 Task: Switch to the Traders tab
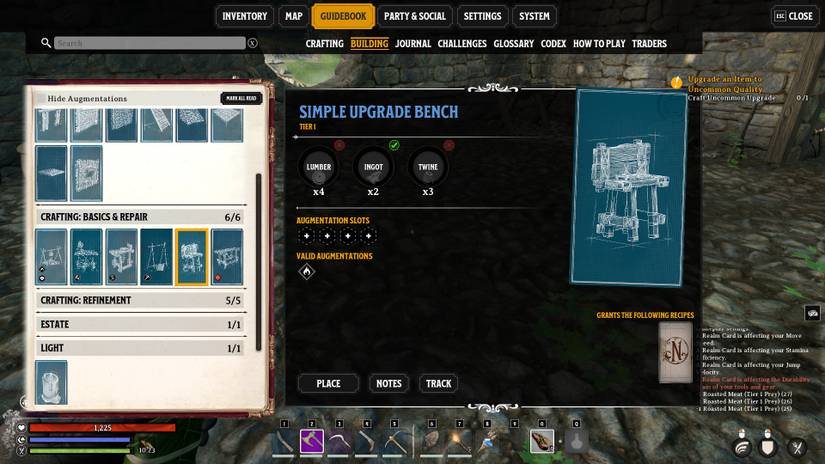[649, 44]
